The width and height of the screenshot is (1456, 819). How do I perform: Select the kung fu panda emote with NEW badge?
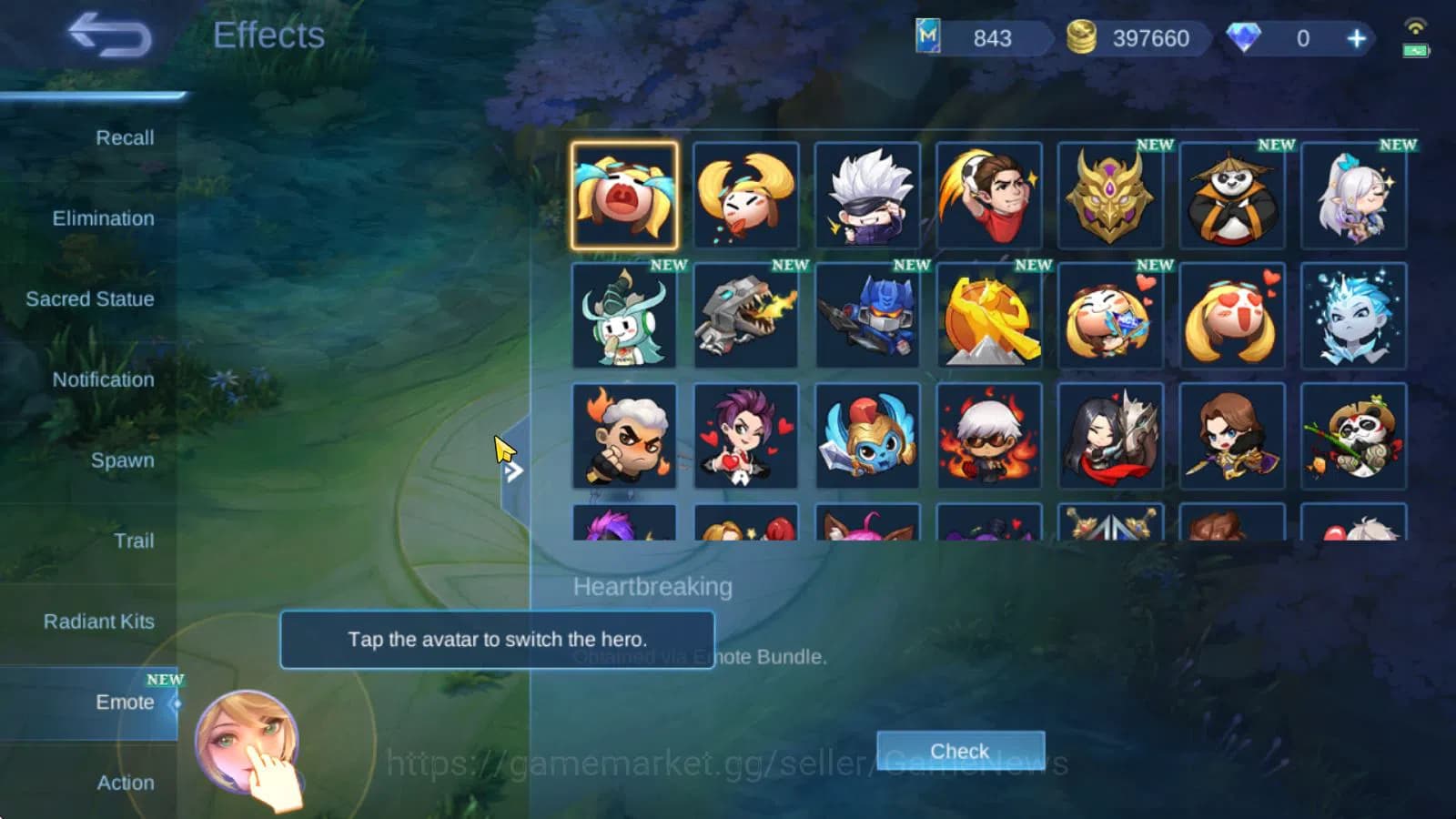tap(1232, 196)
